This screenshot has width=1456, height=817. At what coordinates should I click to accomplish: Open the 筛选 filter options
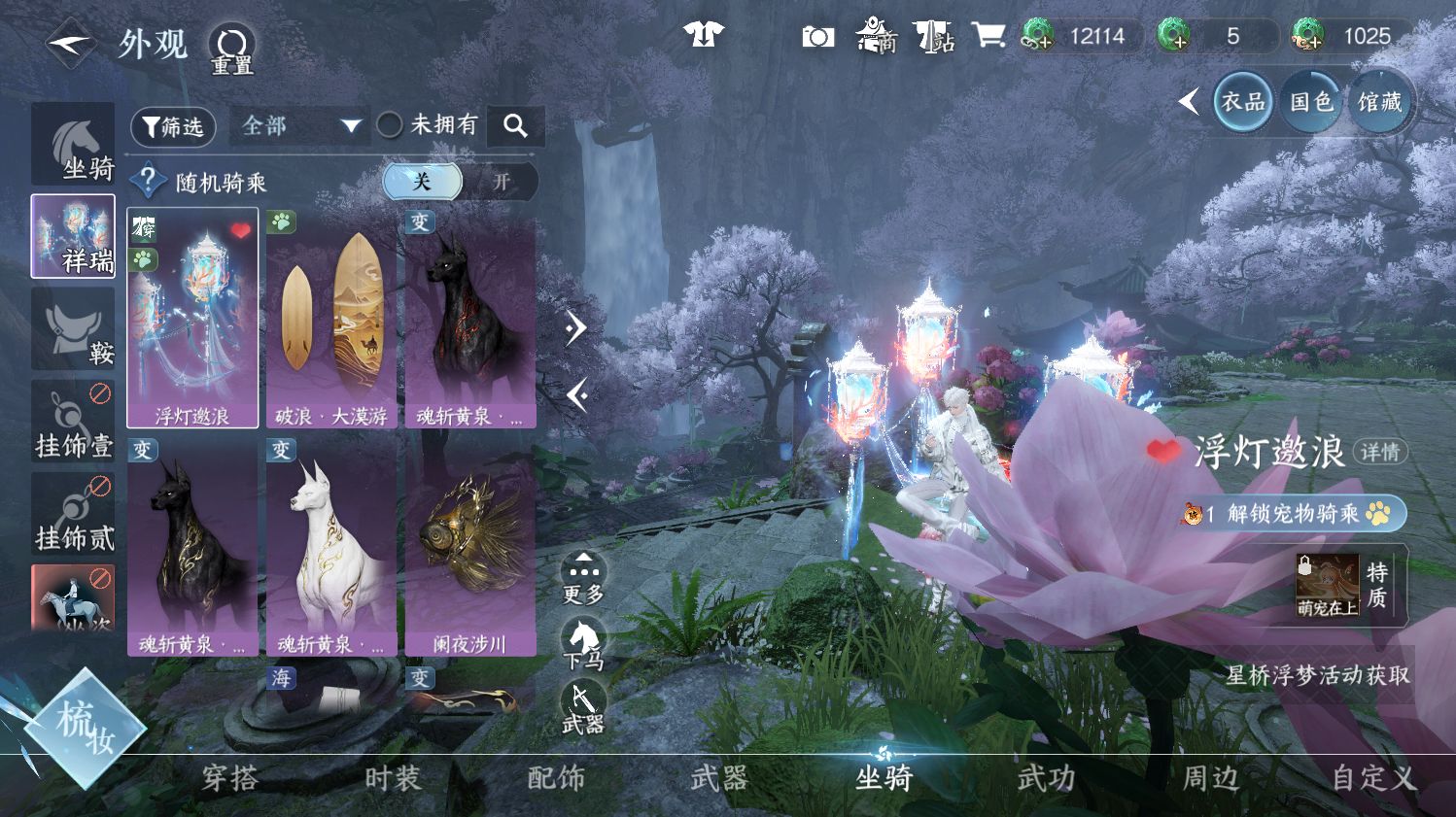(173, 126)
